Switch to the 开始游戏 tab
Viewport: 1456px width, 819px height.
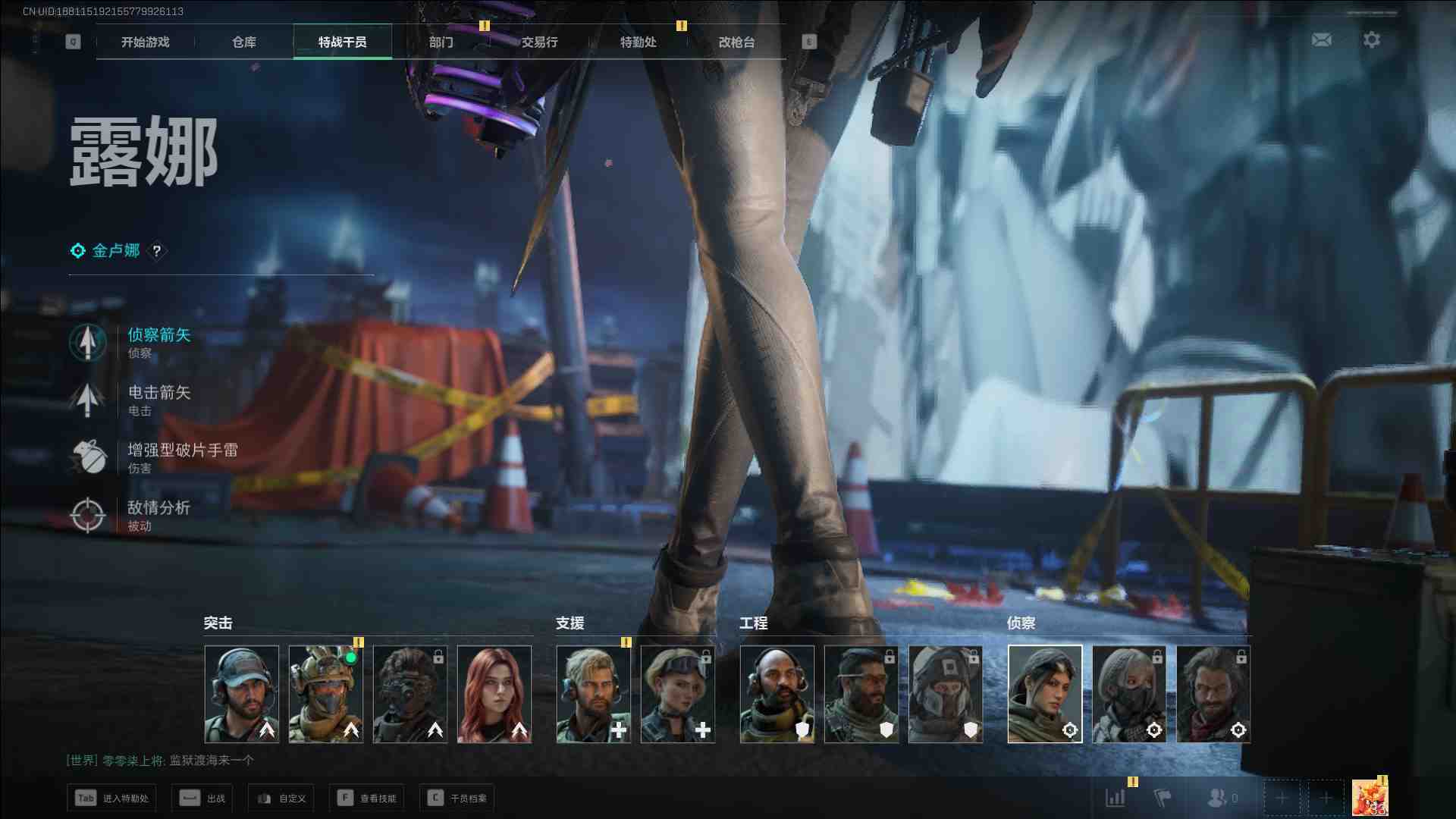coord(145,42)
